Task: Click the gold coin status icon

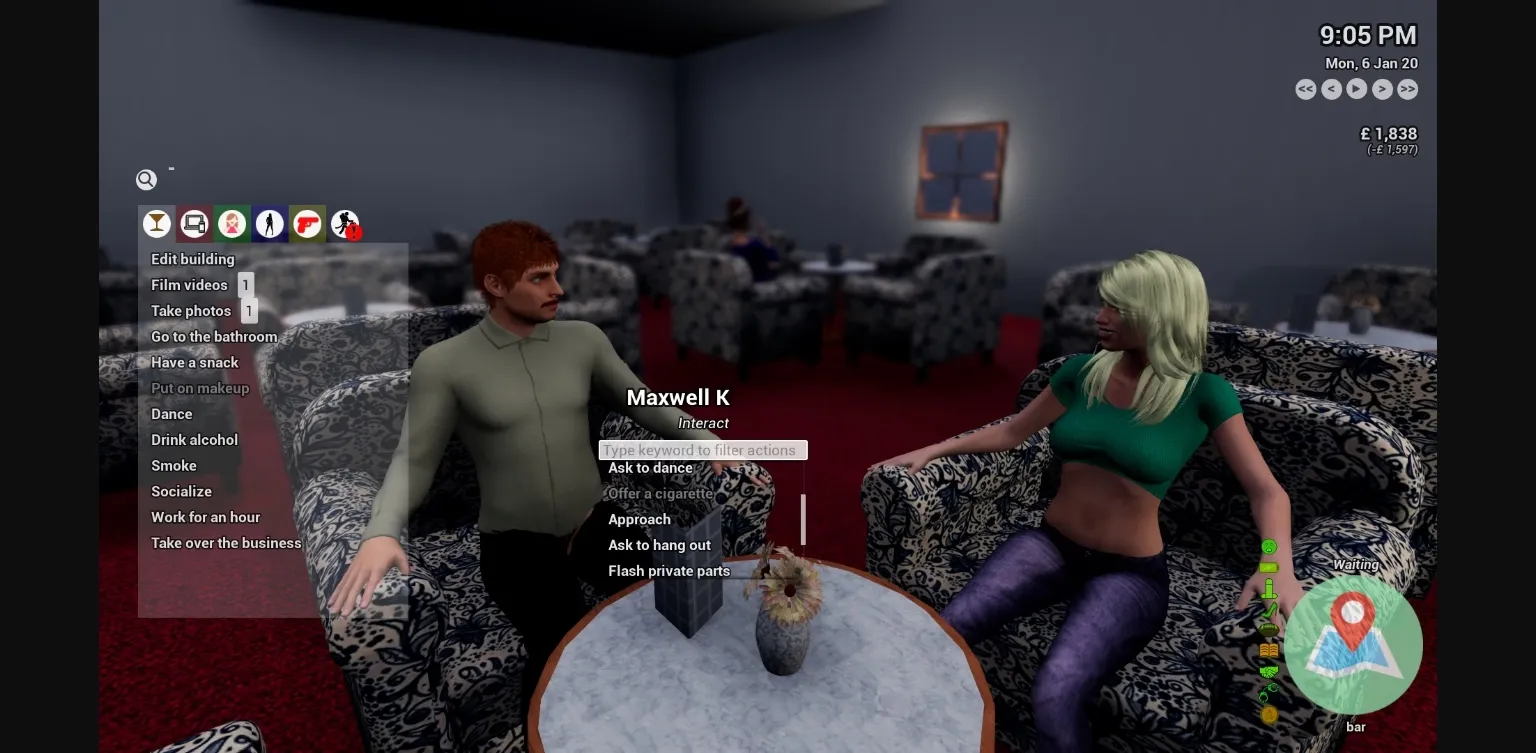Action: click(1268, 714)
